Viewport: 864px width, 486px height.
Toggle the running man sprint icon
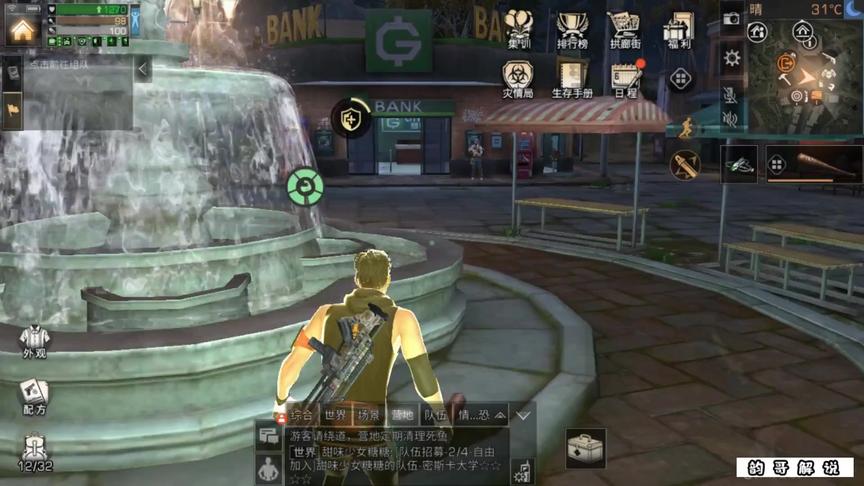click(x=686, y=128)
